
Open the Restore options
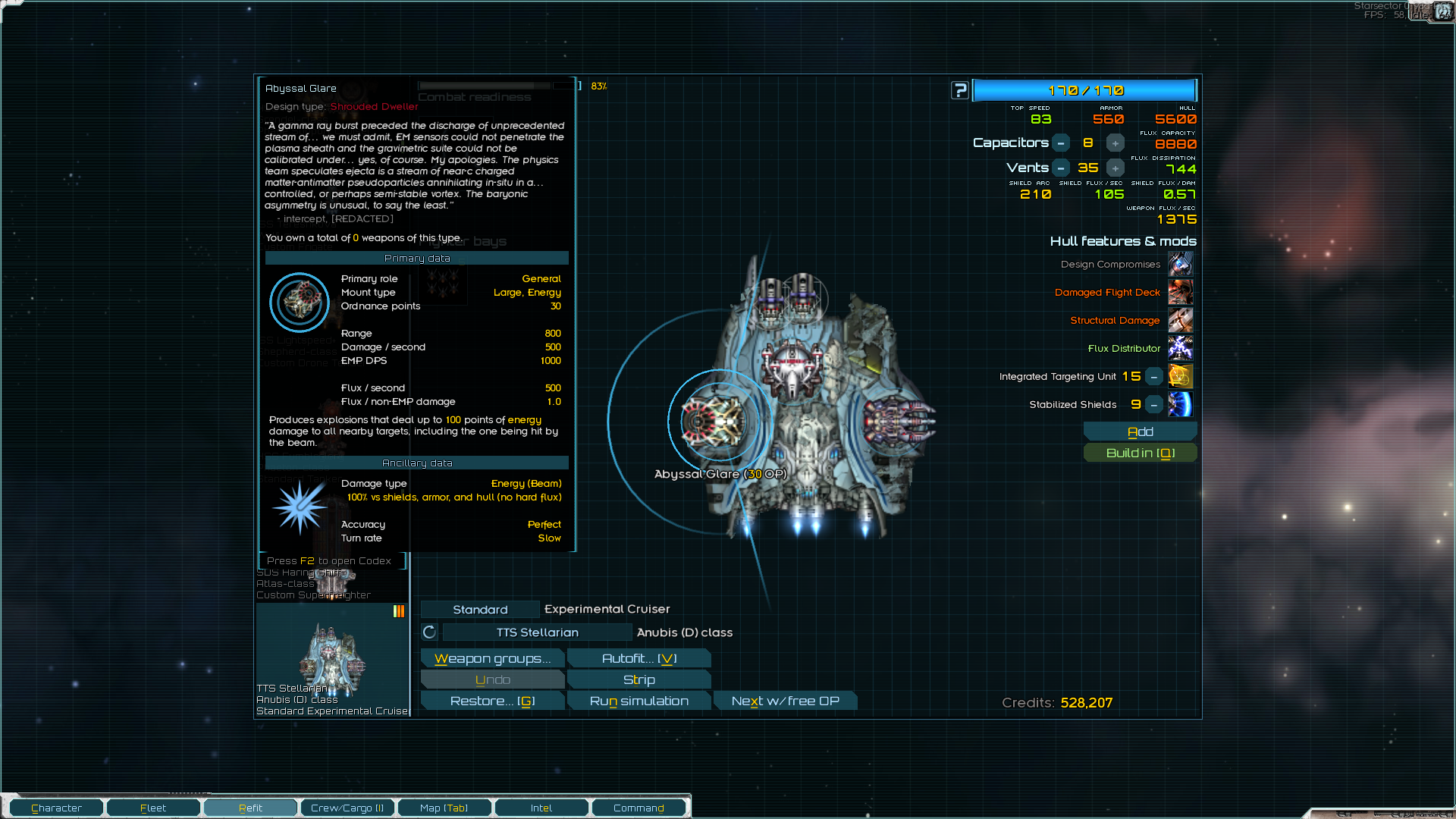tap(492, 701)
